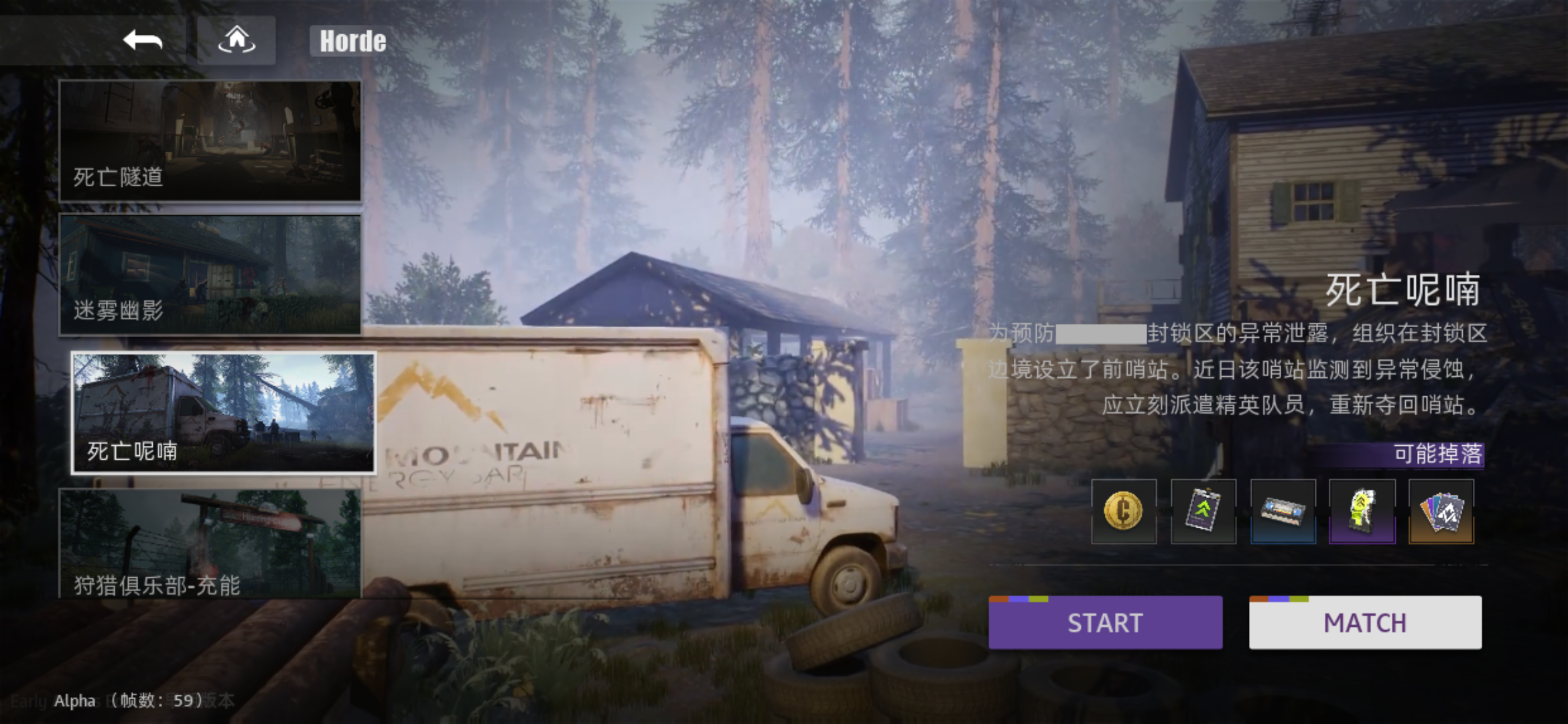View the card pack drop reward
This screenshot has width=1568, height=724.
pyautogui.click(x=1441, y=511)
